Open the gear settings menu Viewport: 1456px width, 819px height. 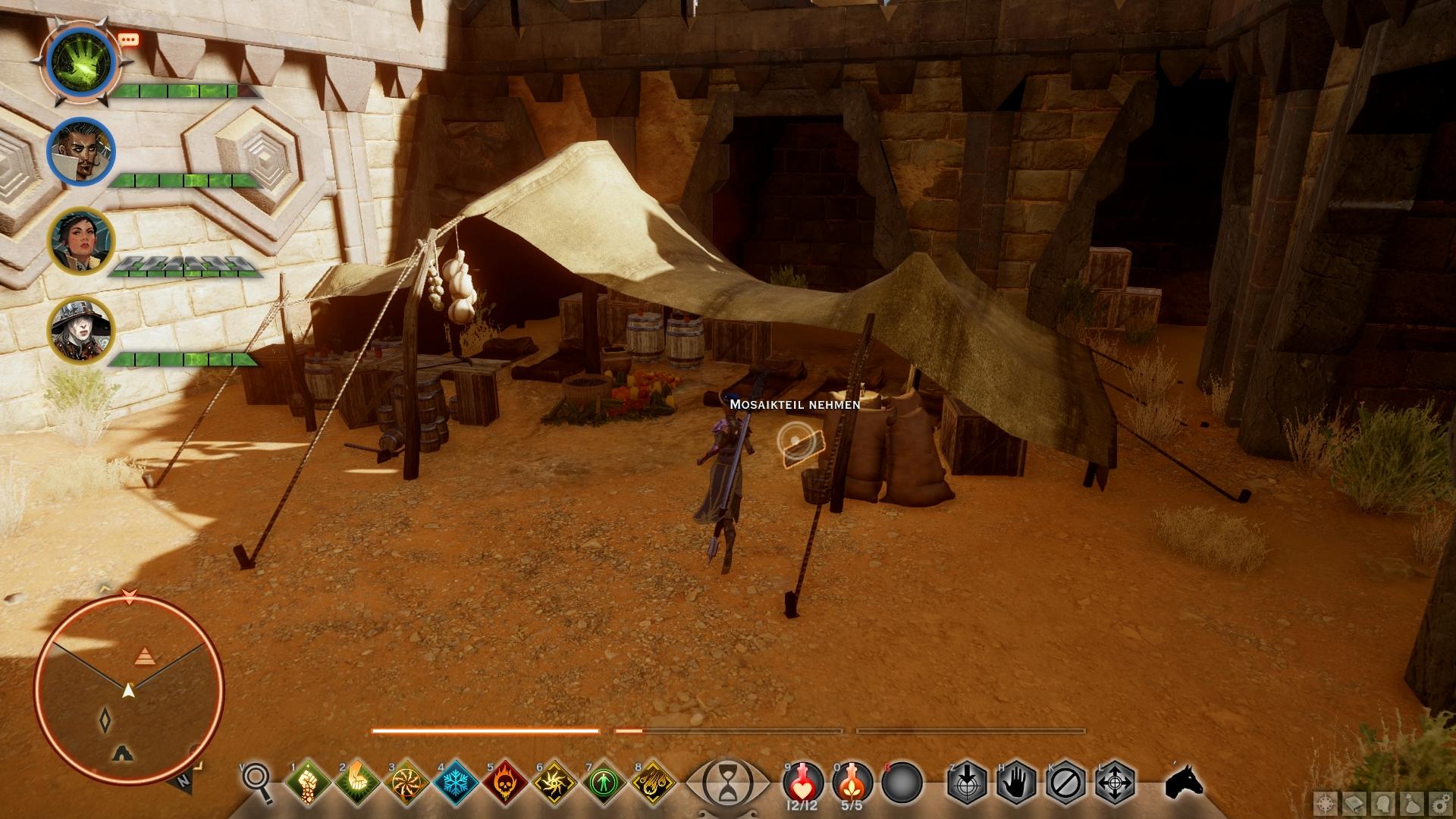point(1442,802)
